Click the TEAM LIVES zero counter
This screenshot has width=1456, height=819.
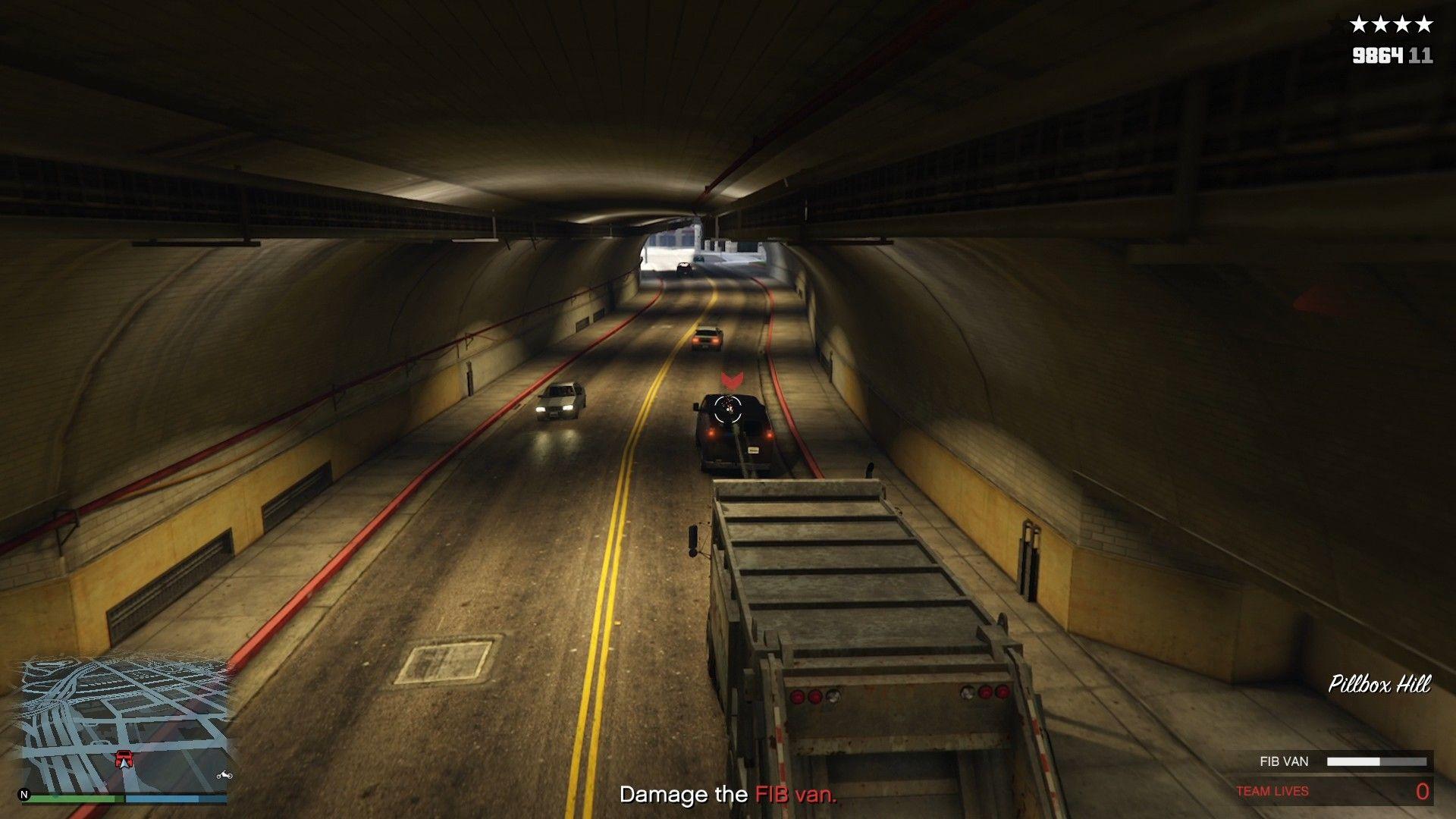[1423, 791]
